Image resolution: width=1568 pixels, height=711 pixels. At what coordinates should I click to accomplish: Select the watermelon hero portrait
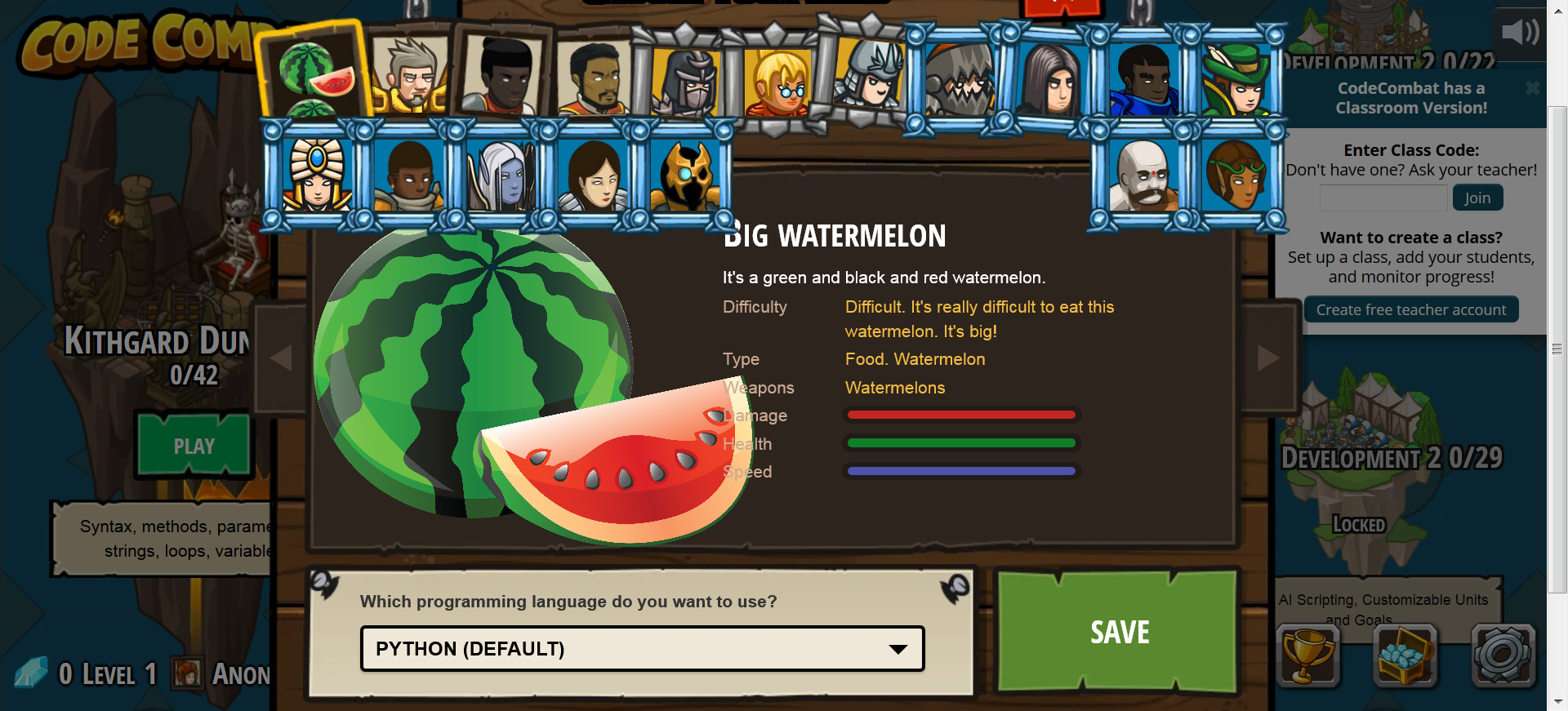(x=313, y=75)
